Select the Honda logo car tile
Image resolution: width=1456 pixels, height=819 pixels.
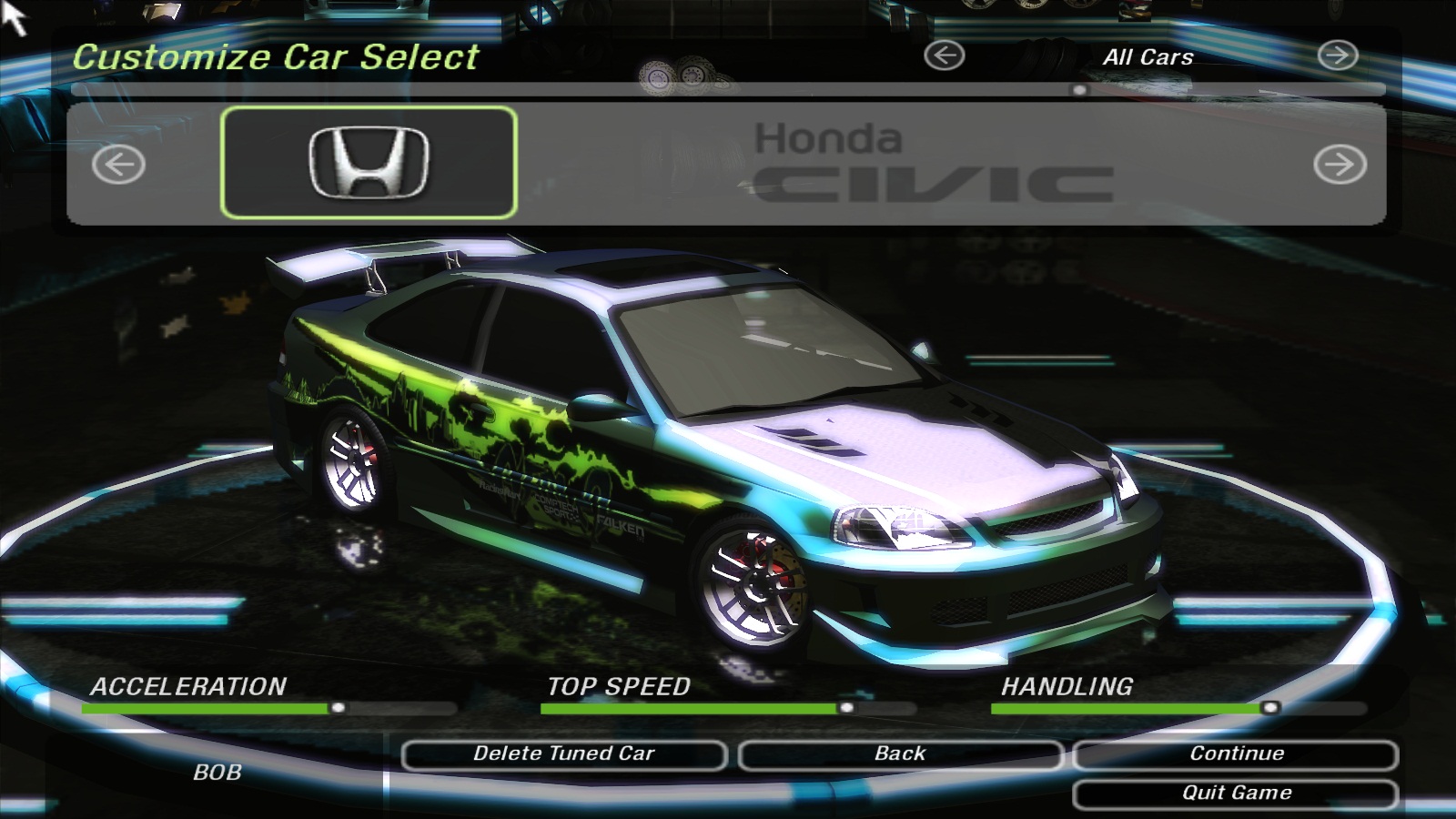369,163
